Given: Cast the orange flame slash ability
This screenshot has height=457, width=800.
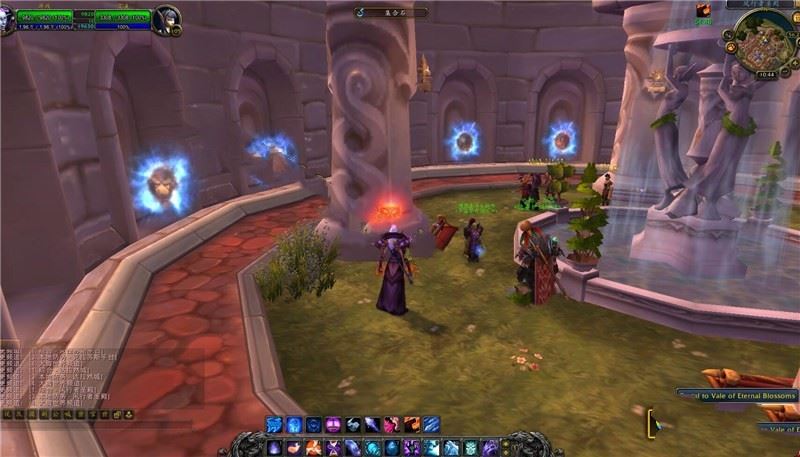Looking at the screenshot, I should point(412,425).
